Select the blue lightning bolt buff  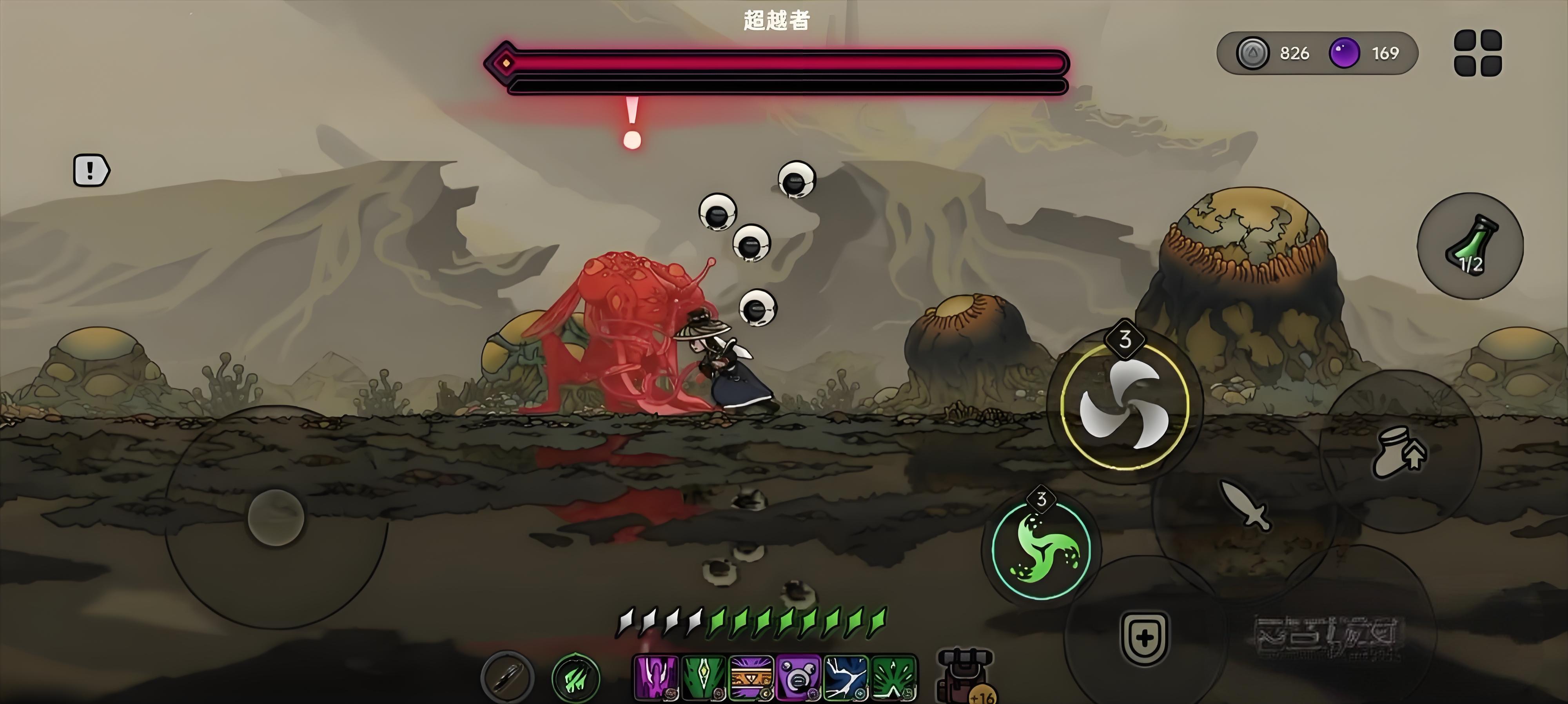click(x=846, y=677)
